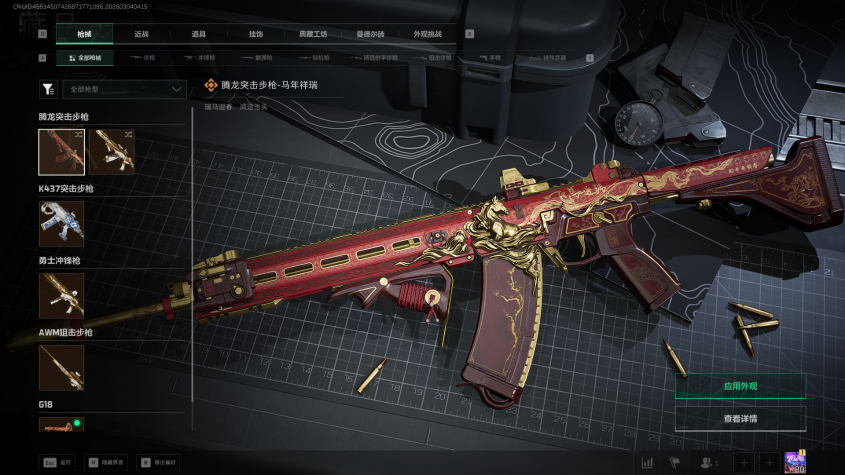Select the G18 pistol skin thumbnail
This screenshot has width=845, height=475.
click(62, 425)
